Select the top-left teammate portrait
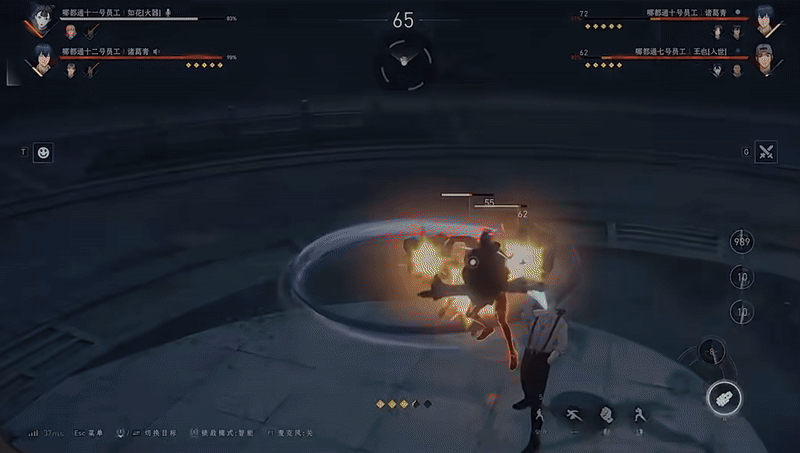This screenshot has height=453, width=800. click(x=40, y=18)
